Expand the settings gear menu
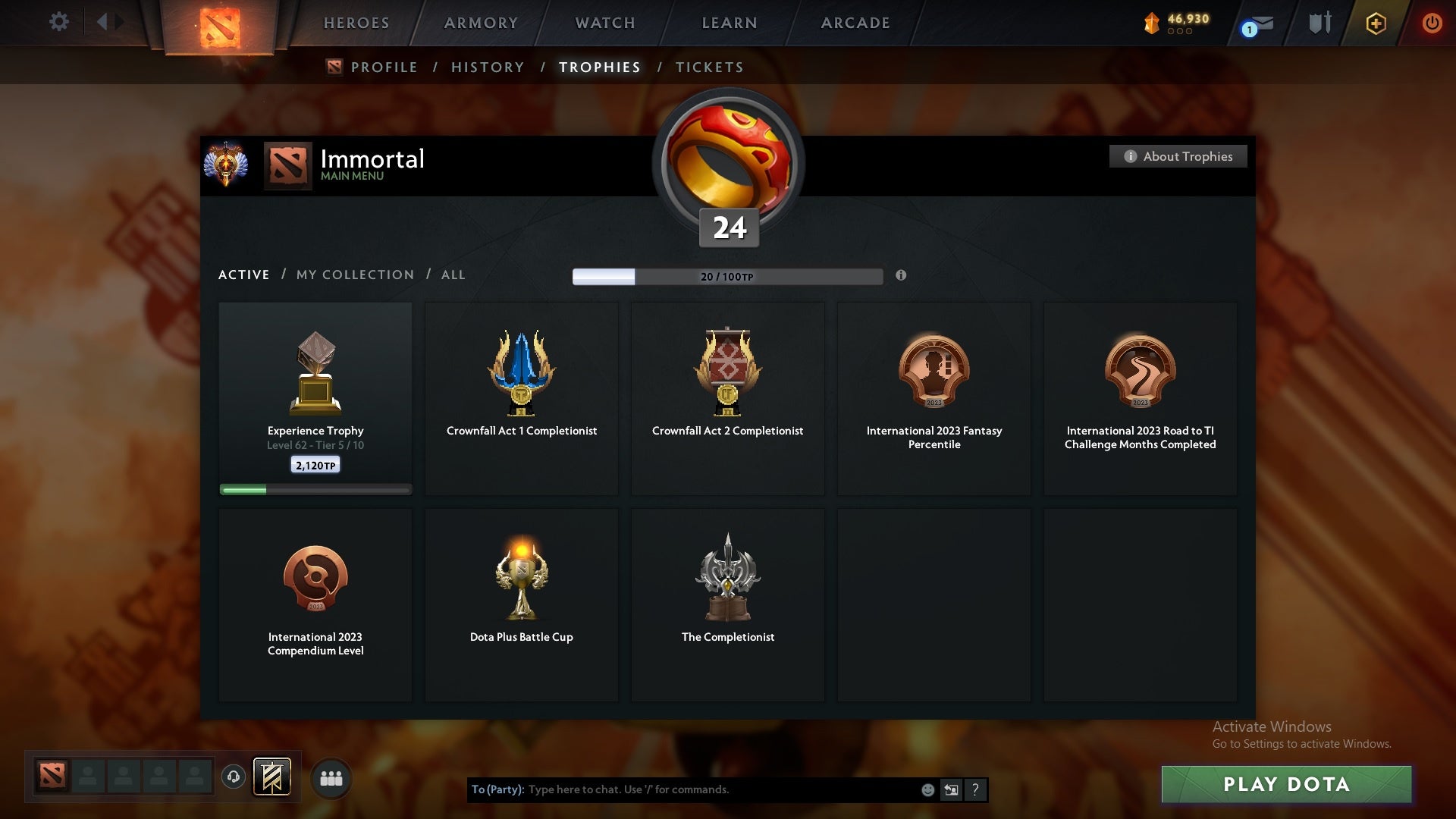 point(59,22)
